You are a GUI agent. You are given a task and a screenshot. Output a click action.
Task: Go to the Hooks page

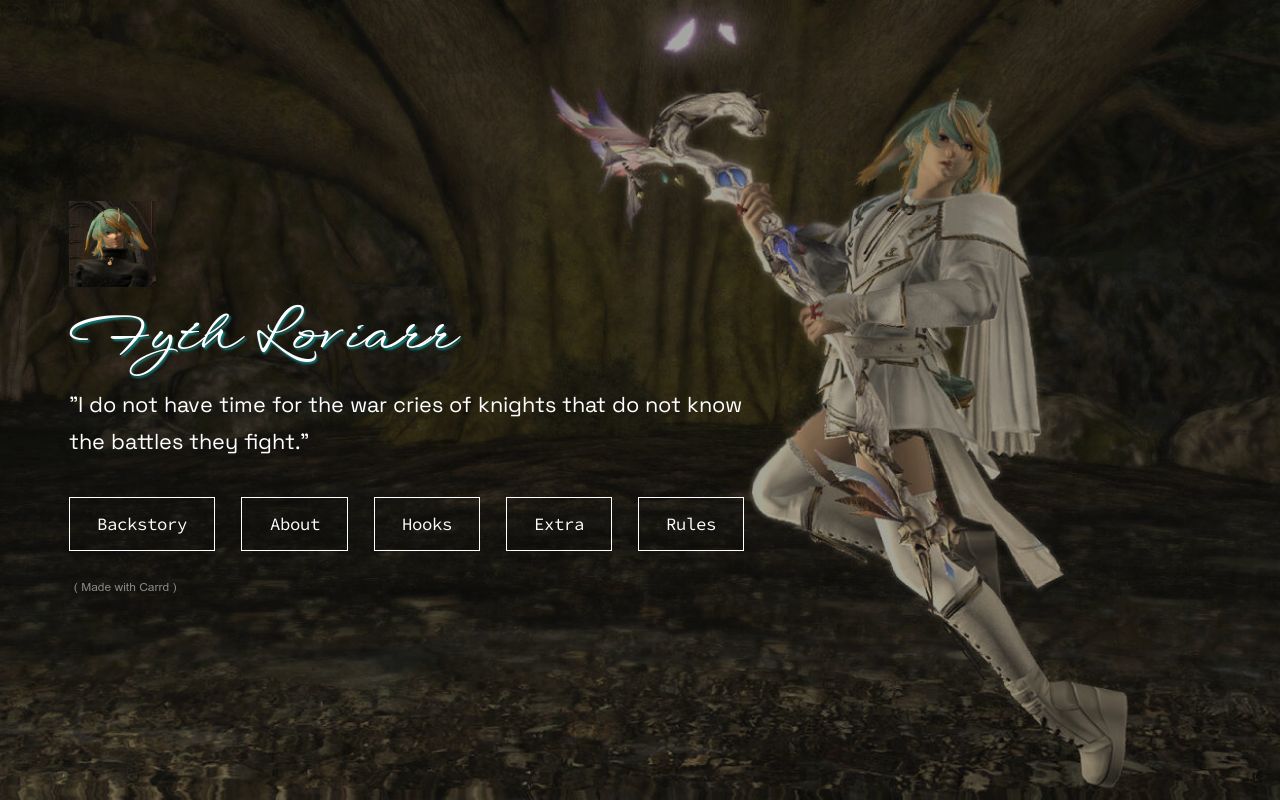(x=427, y=524)
